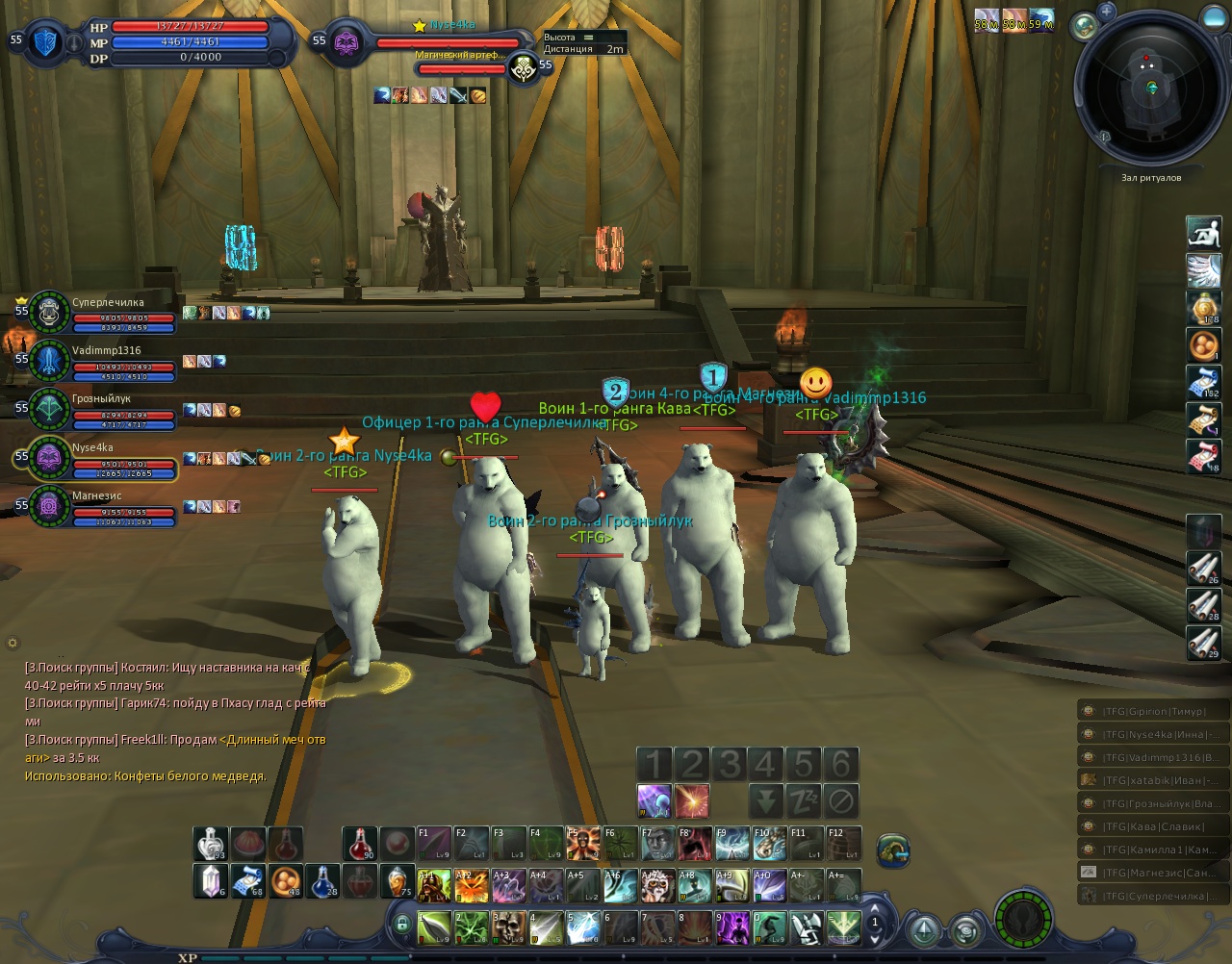Select group marker number 1 button
Viewport: 1232px width, 964px height.
pos(654,765)
